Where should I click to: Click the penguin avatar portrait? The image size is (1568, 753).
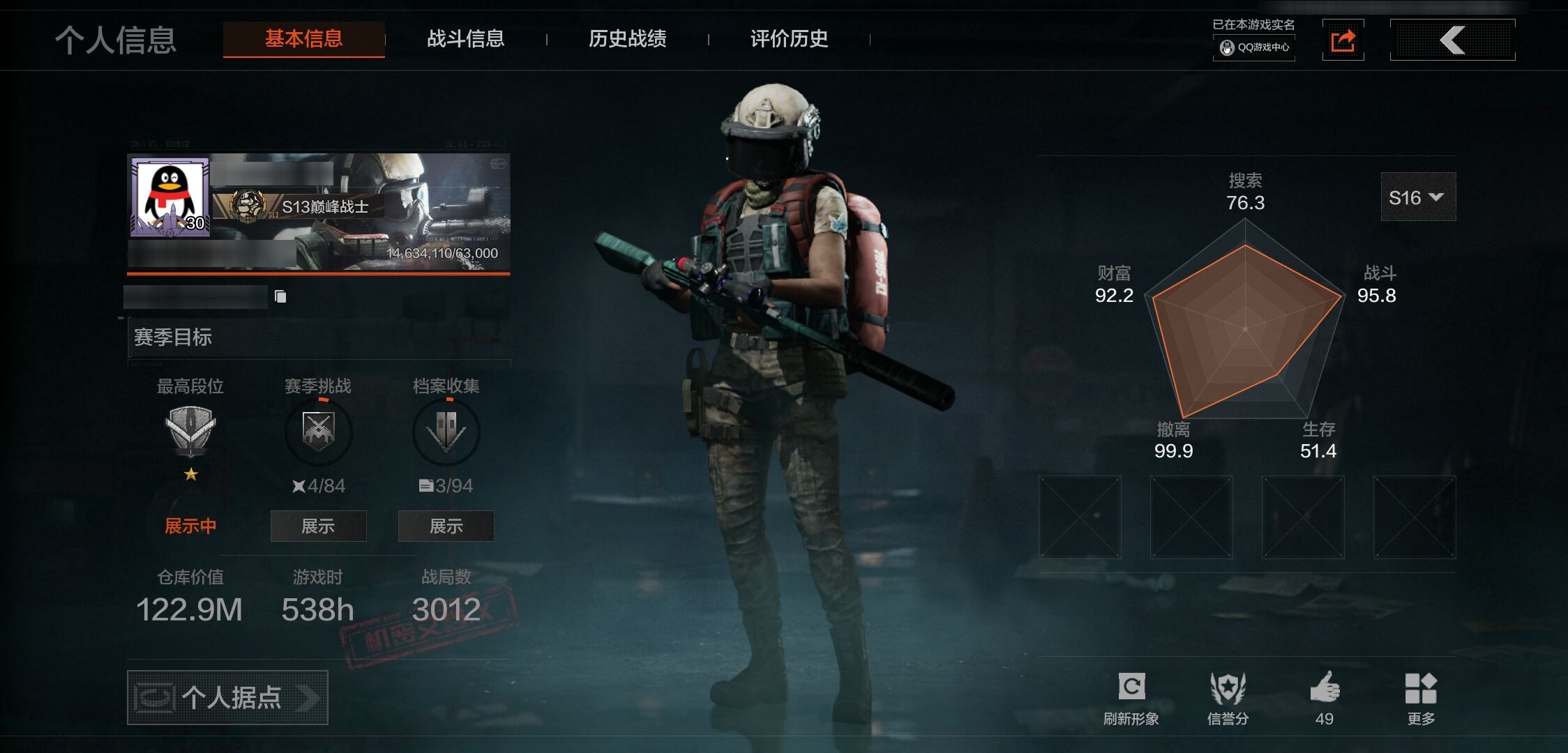point(171,197)
